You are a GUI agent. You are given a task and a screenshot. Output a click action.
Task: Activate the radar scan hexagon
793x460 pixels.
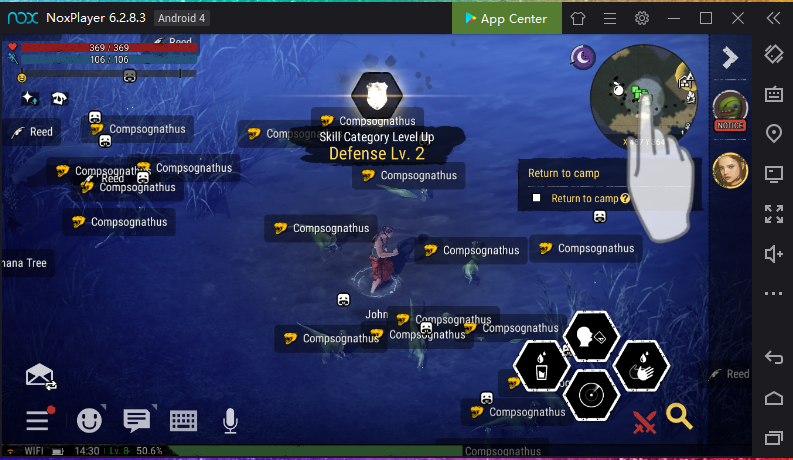(591, 396)
